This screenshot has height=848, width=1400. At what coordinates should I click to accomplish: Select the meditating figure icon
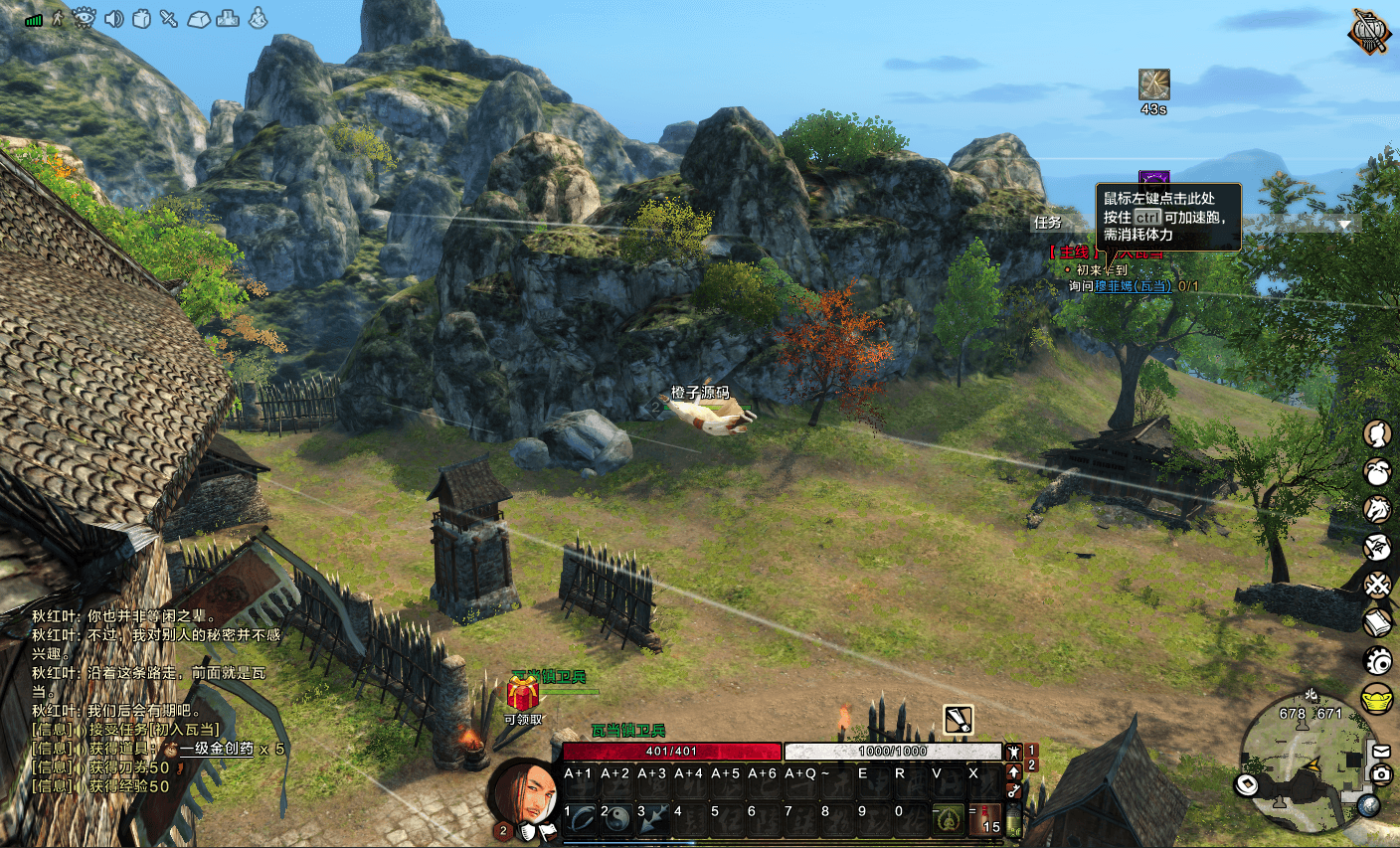258,18
